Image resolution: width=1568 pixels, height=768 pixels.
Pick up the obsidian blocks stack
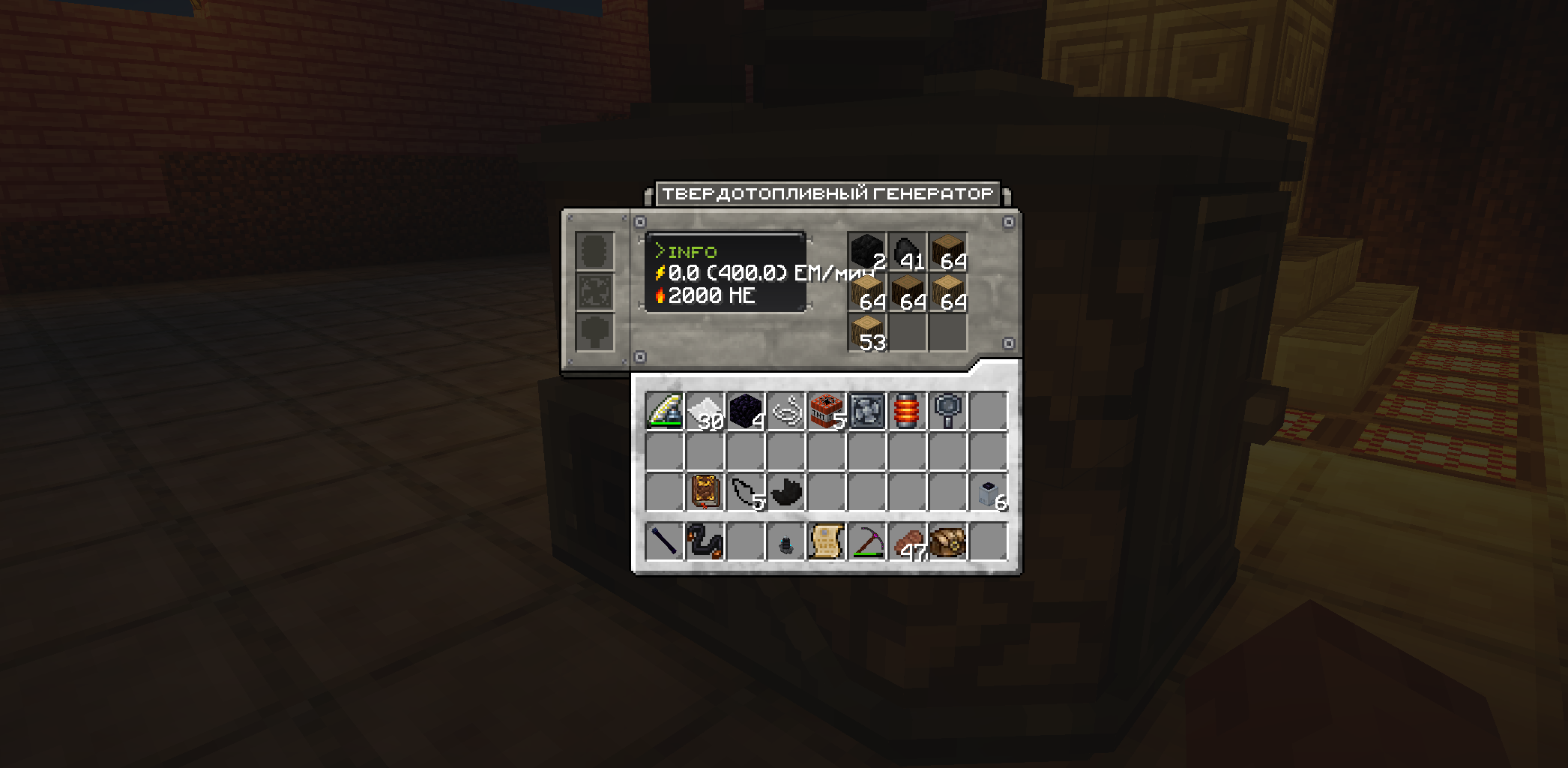[x=746, y=411]
